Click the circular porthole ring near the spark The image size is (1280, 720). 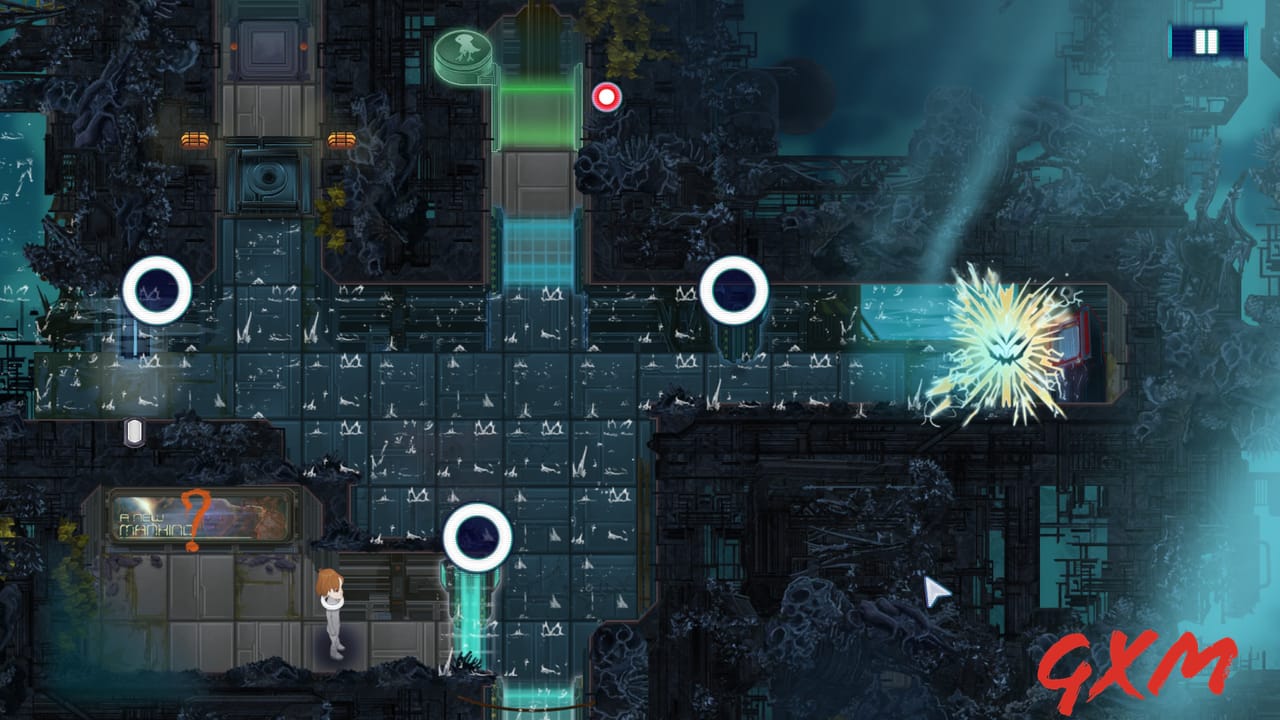tap(735, 290)
